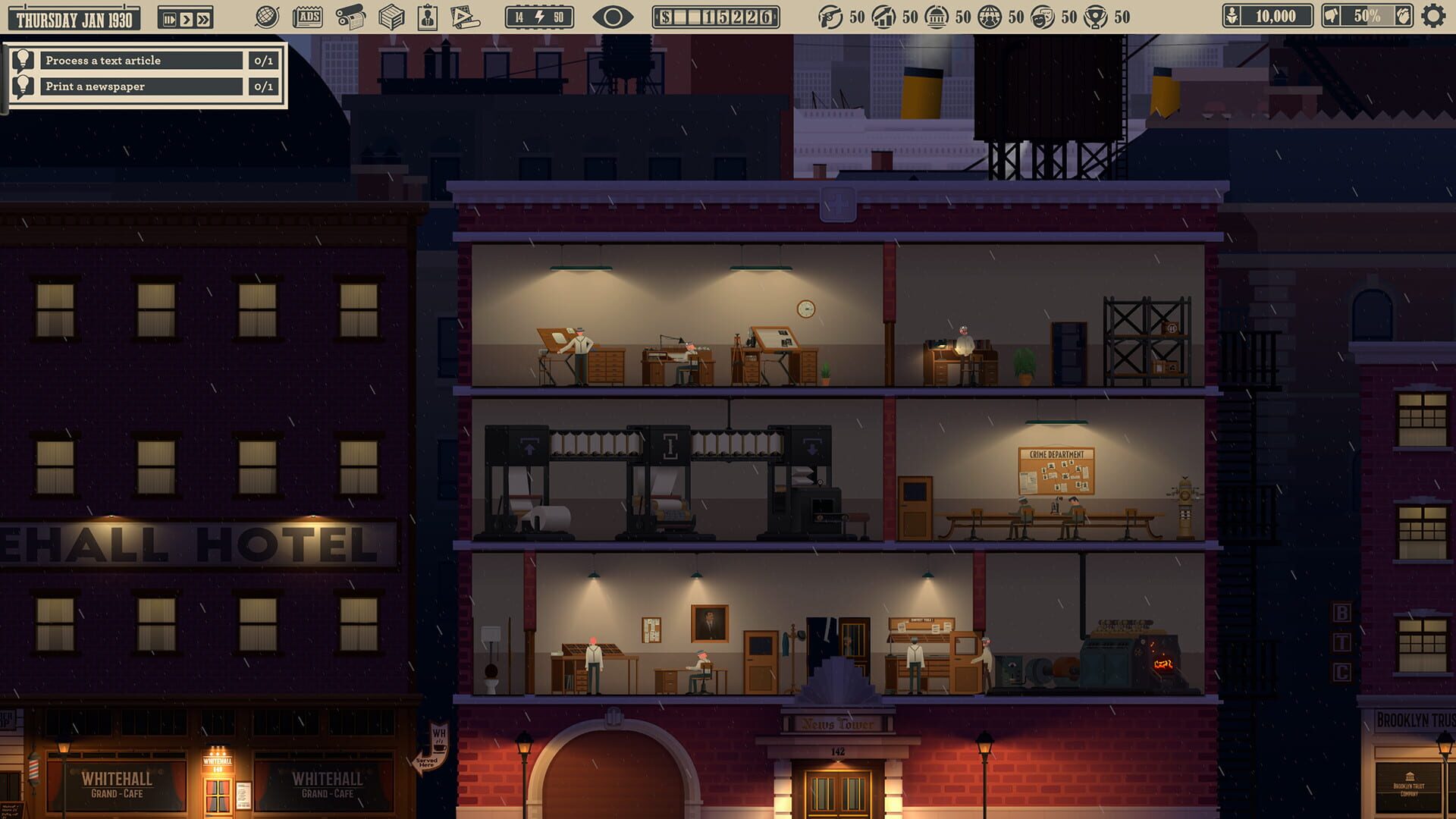Open the settings gear menu

pyautogui.click(x=1432, y=14)
